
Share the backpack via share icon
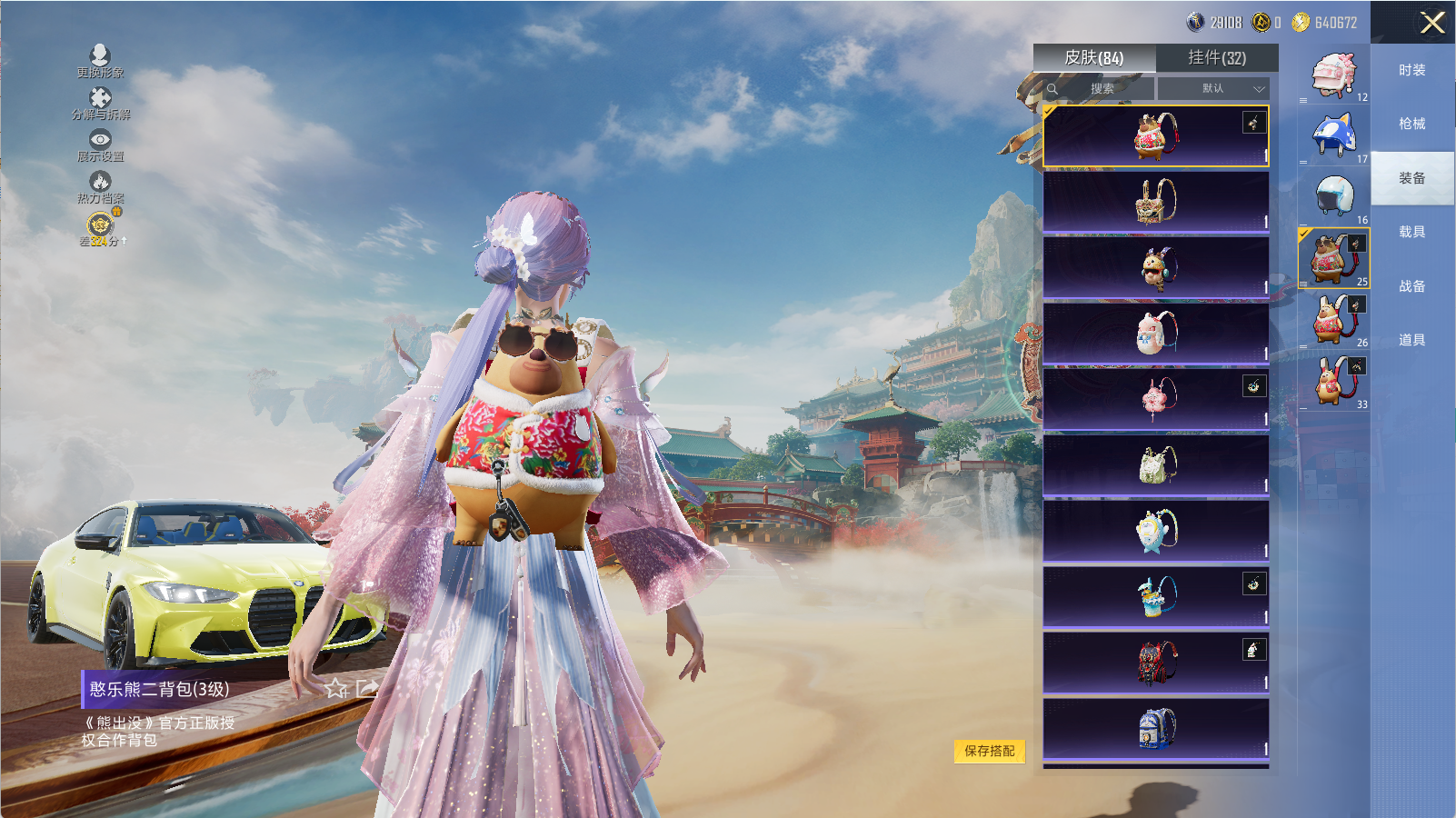pyautogui.click(x=367, y=688)
